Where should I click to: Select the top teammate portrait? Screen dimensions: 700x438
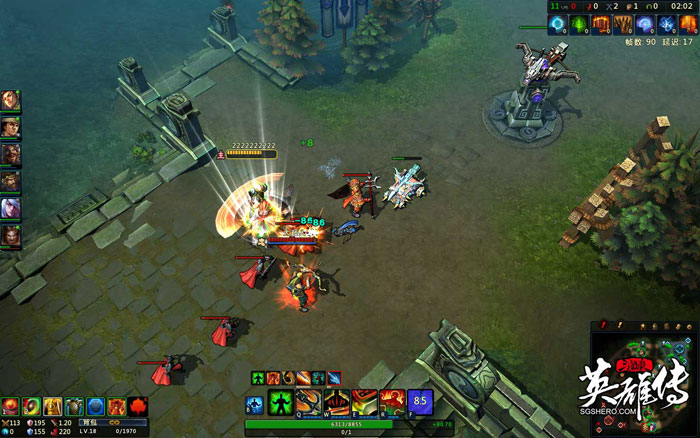(x=10, y=100)
